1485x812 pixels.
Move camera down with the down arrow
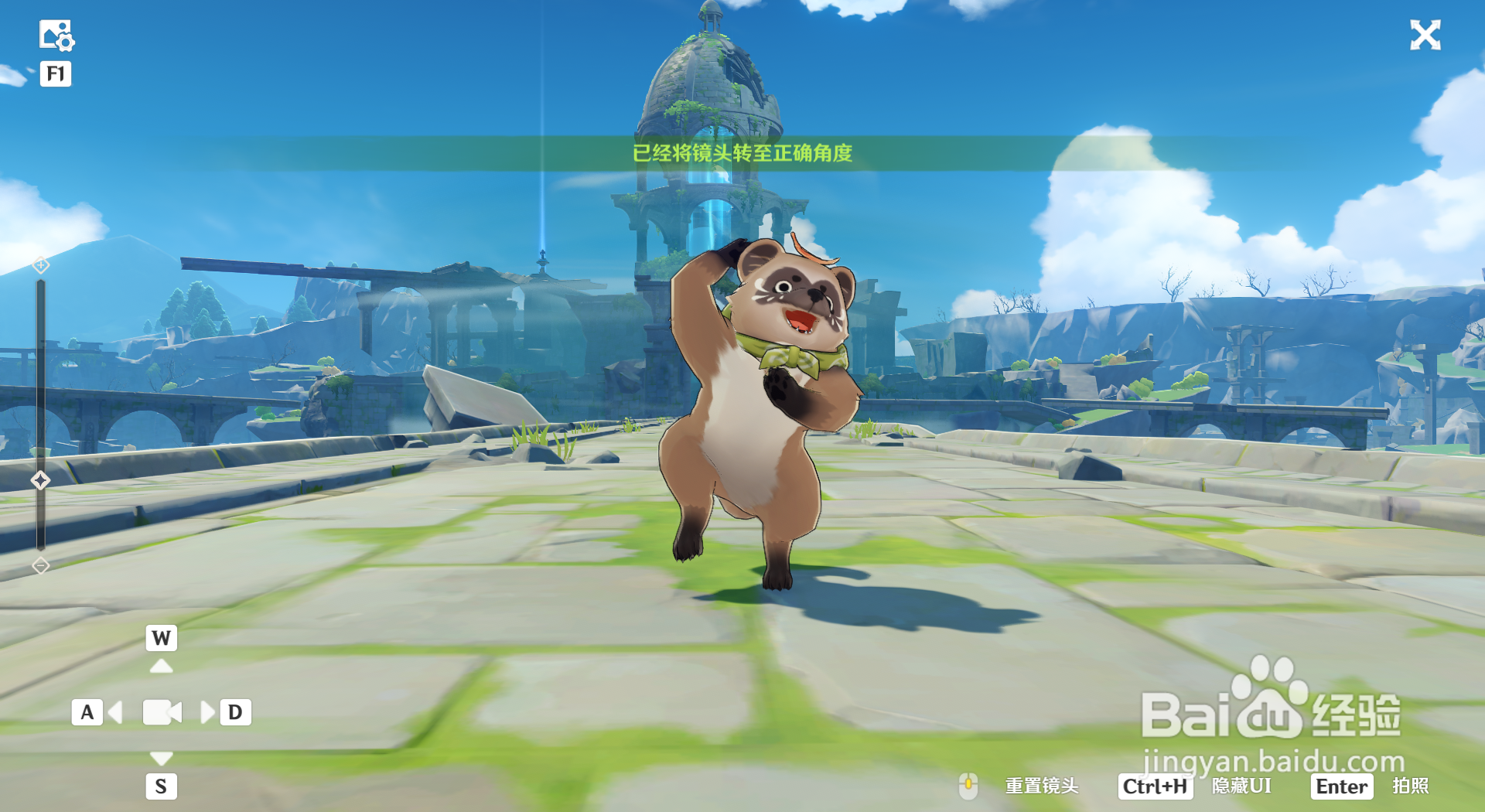[161, 758]
